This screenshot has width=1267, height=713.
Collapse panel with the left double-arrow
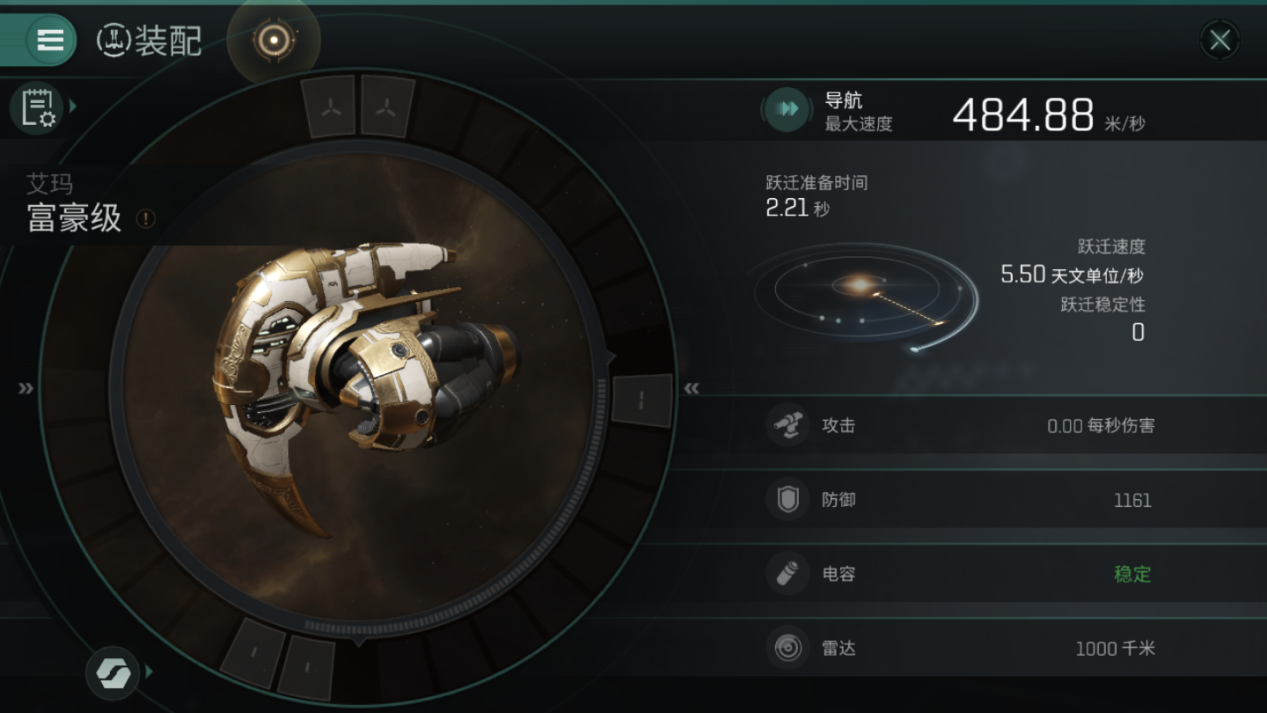point(691,388)
